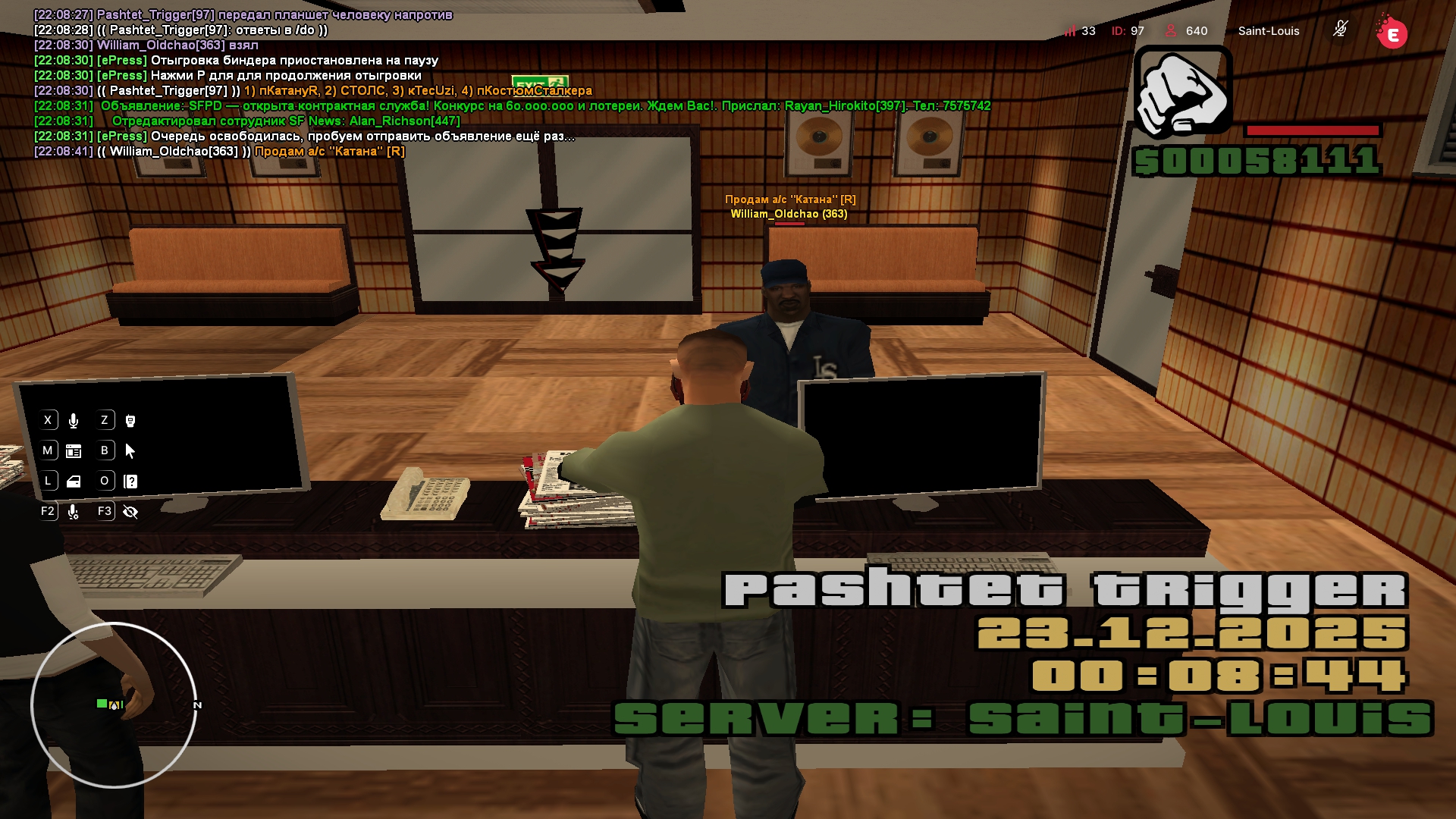The width and height of the screenshot is (1456, 819).
Task: Enable the mouse cursor arrow icon
Action: click(x=130, y=451)
